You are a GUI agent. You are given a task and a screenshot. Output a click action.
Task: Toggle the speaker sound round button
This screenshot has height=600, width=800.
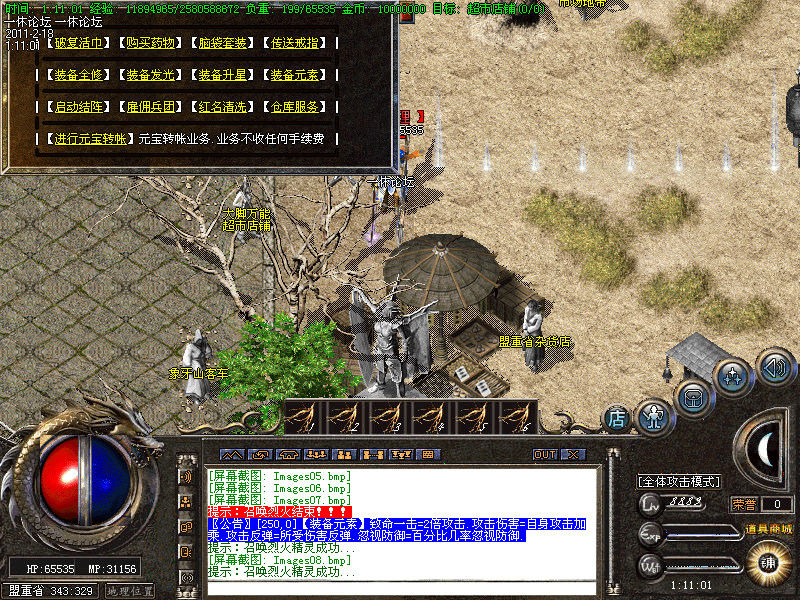[775, 366]
